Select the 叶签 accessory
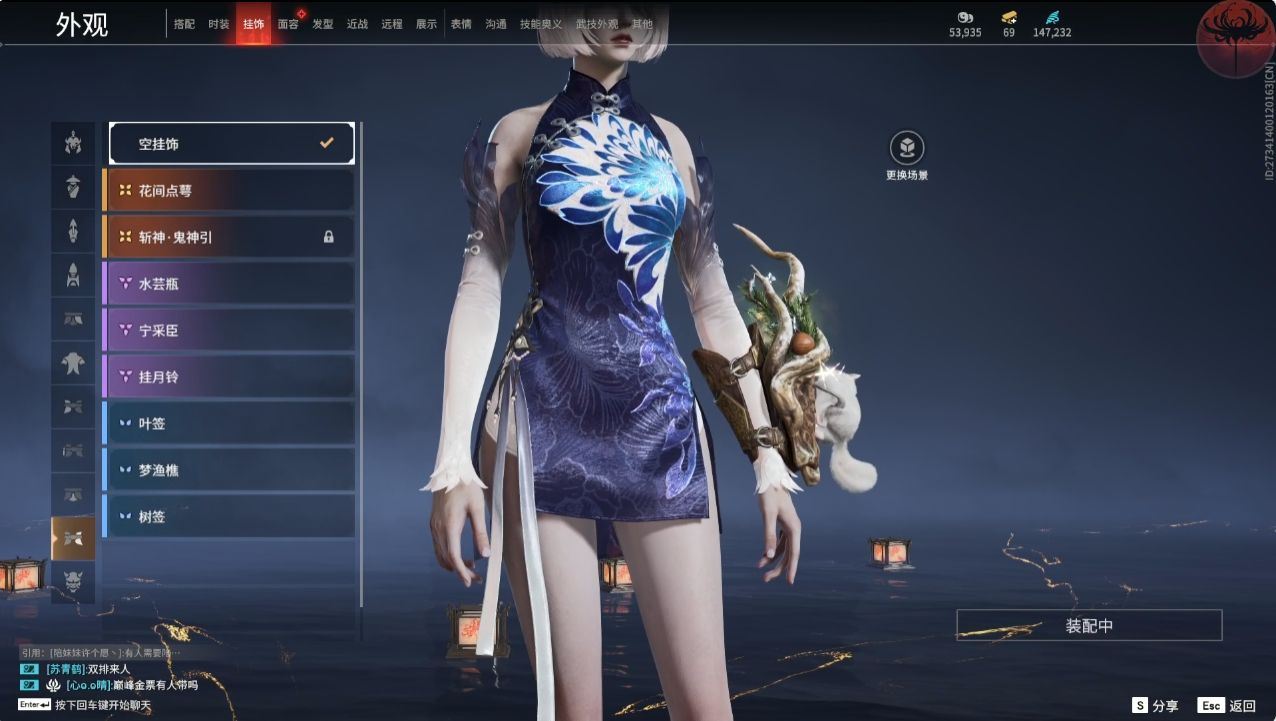Screen dimensions: 1276x721 229,423
